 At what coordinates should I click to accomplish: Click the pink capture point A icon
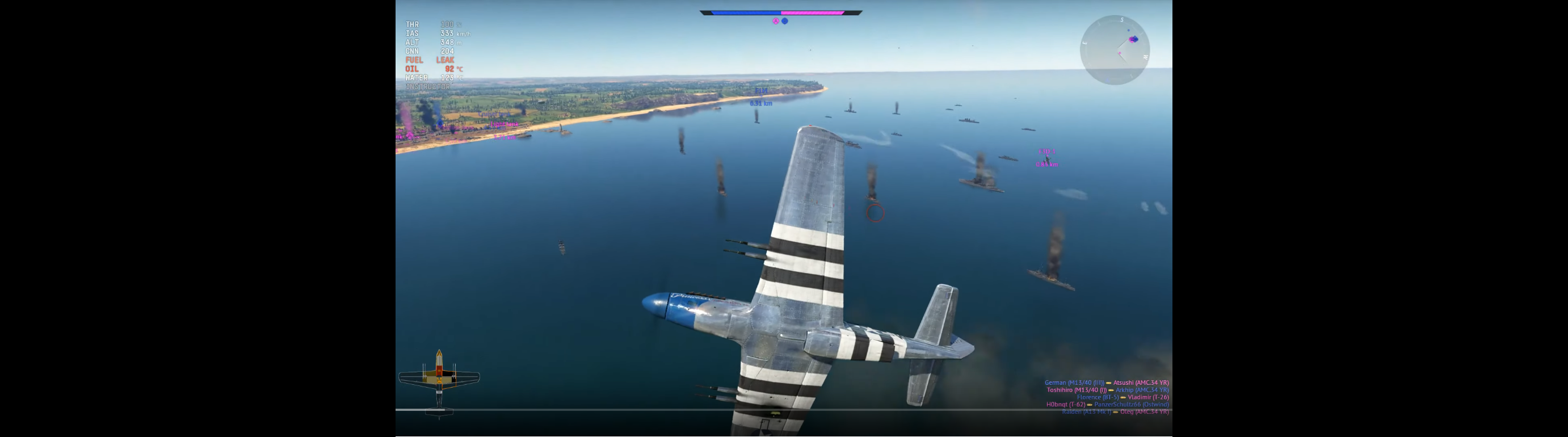[x=775, y=22]
